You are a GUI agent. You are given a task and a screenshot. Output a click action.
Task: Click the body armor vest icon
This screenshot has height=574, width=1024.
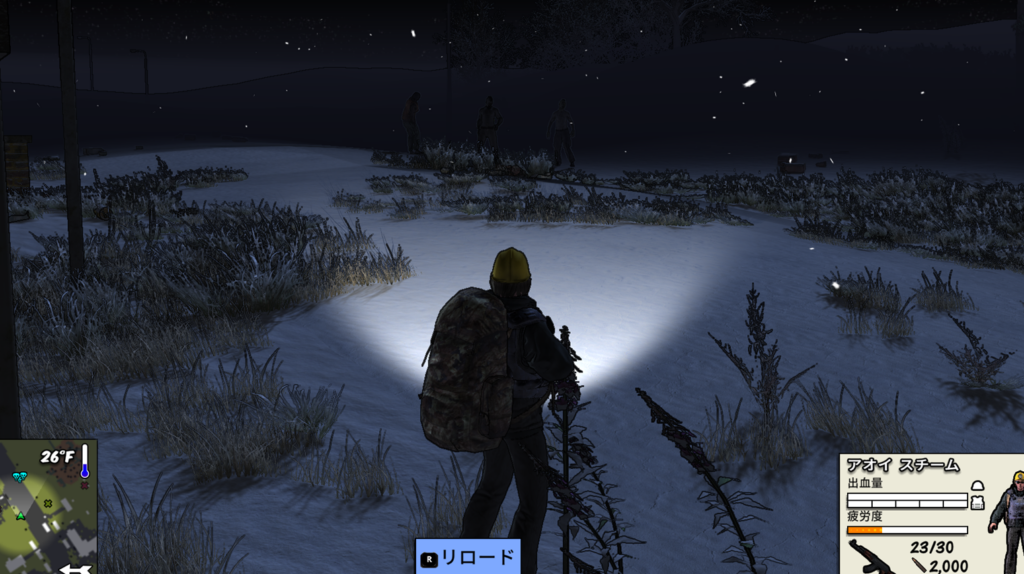click(977, 502)
